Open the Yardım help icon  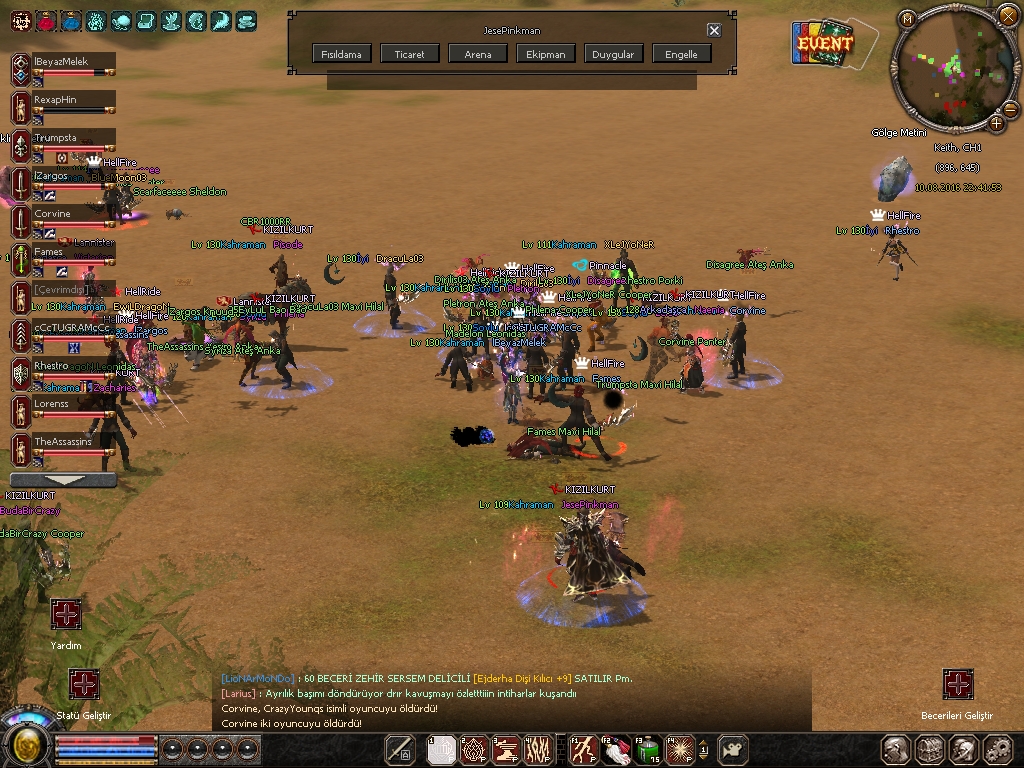[x=66, y=615]
